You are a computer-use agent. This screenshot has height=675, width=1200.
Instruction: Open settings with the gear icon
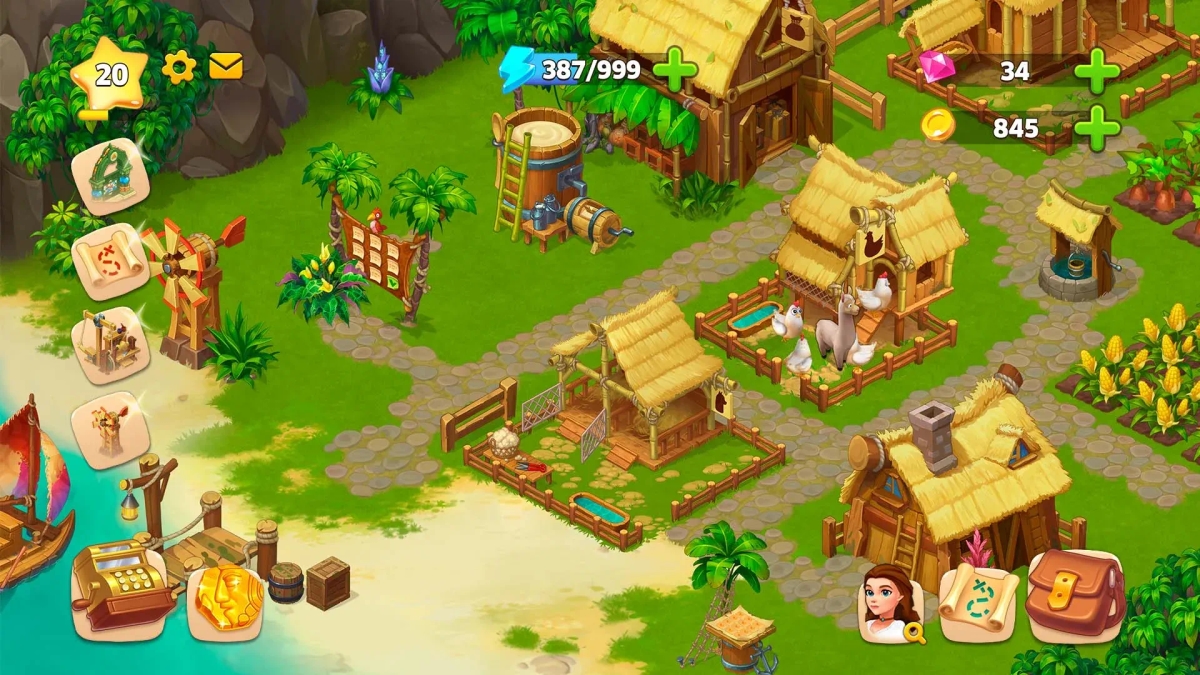179,67
